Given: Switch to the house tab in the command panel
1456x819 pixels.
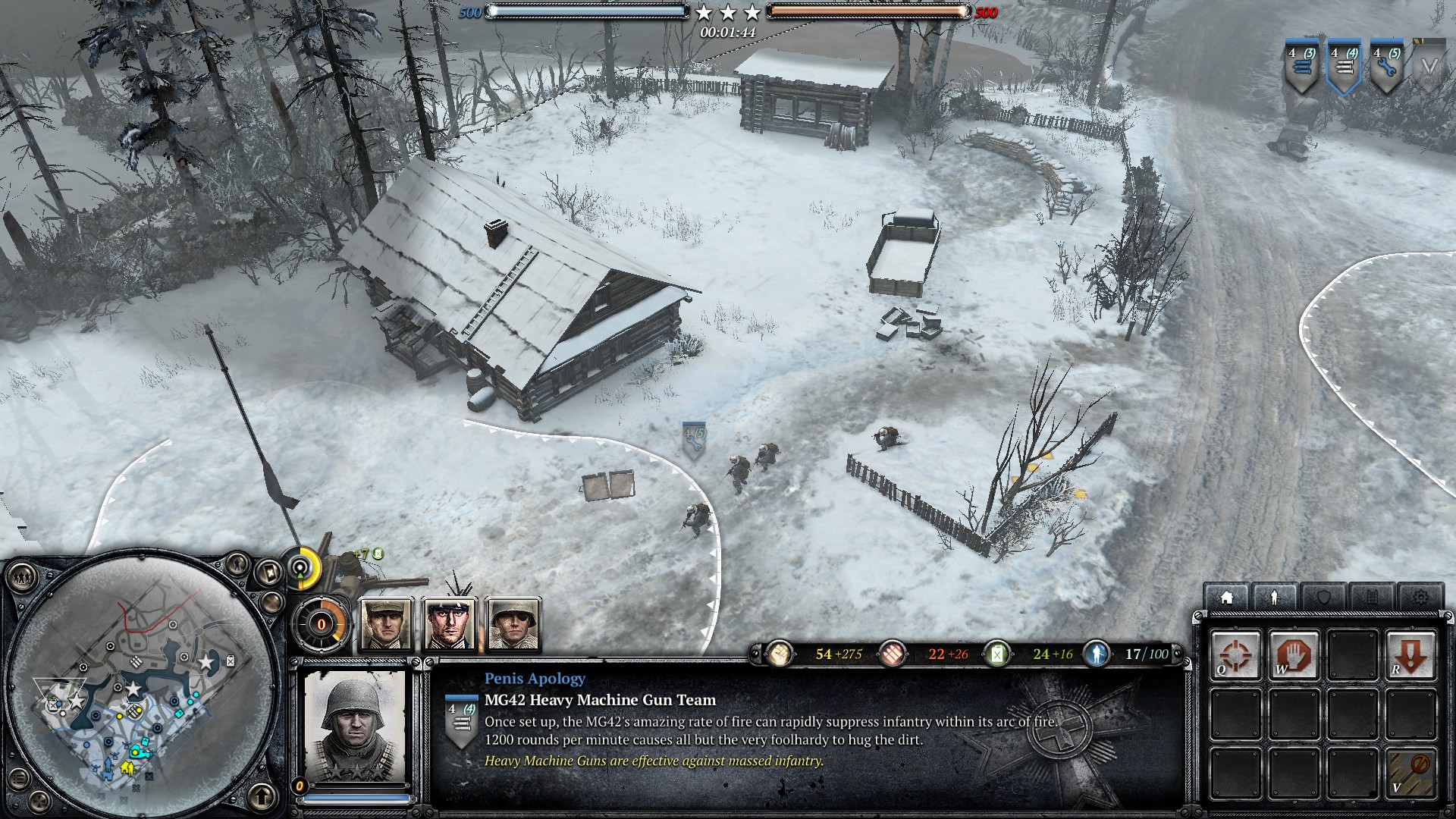Looking at the screenshot, I should tap(1226, 598).
